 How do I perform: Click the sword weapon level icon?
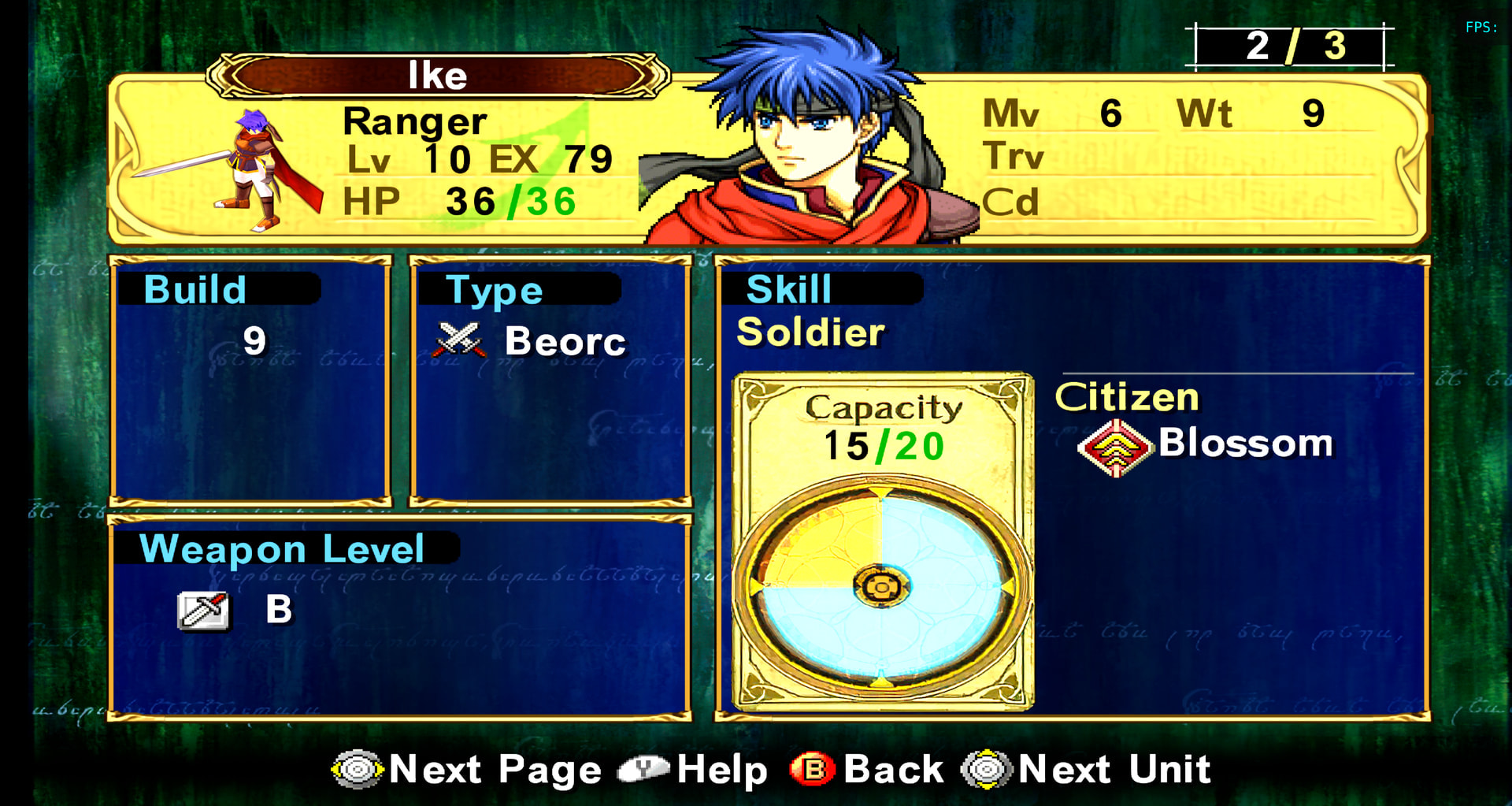point(203,610)
